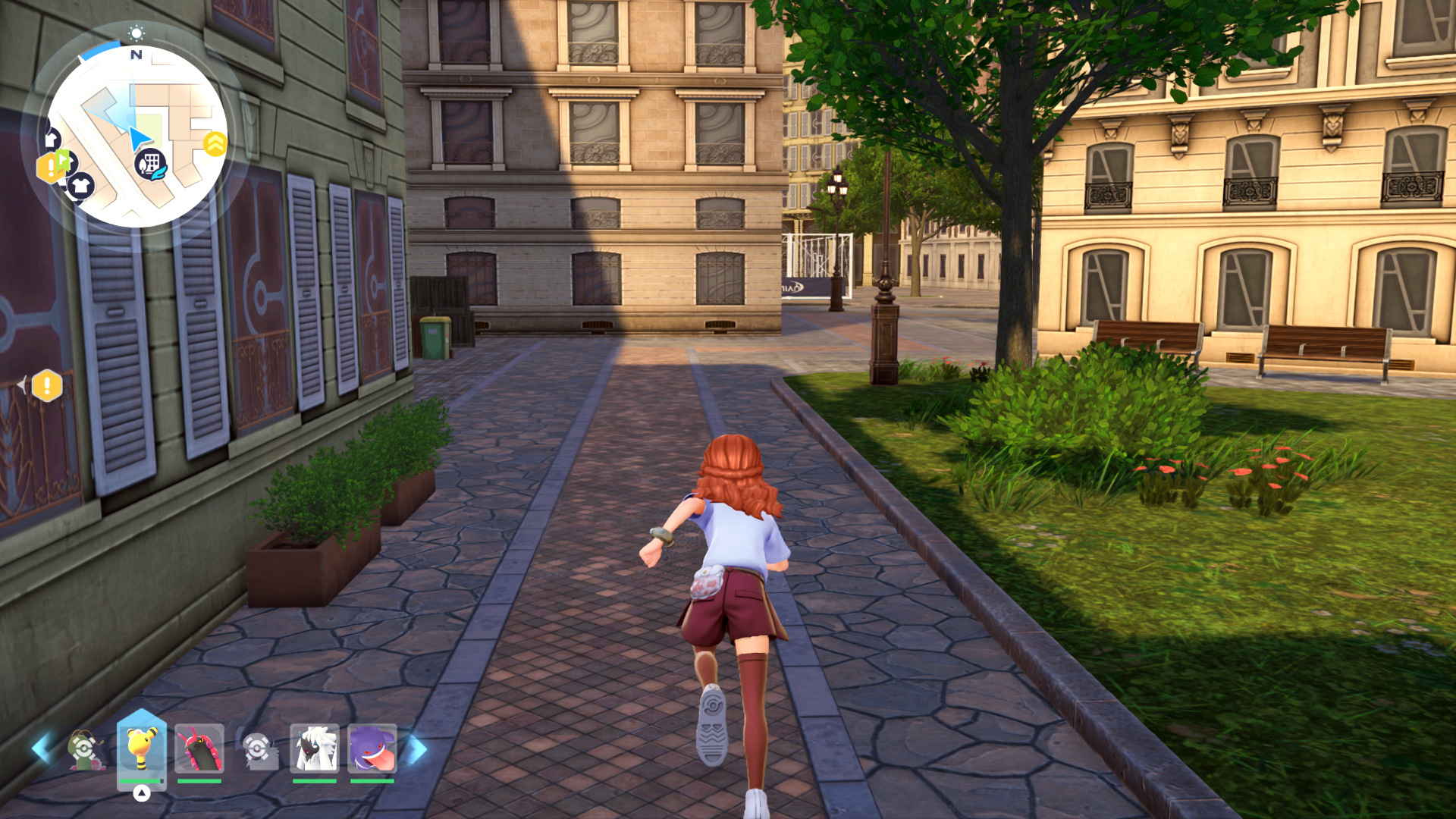Click the left arrow of the party bar
1456x819 pixels.
(41, 748)
